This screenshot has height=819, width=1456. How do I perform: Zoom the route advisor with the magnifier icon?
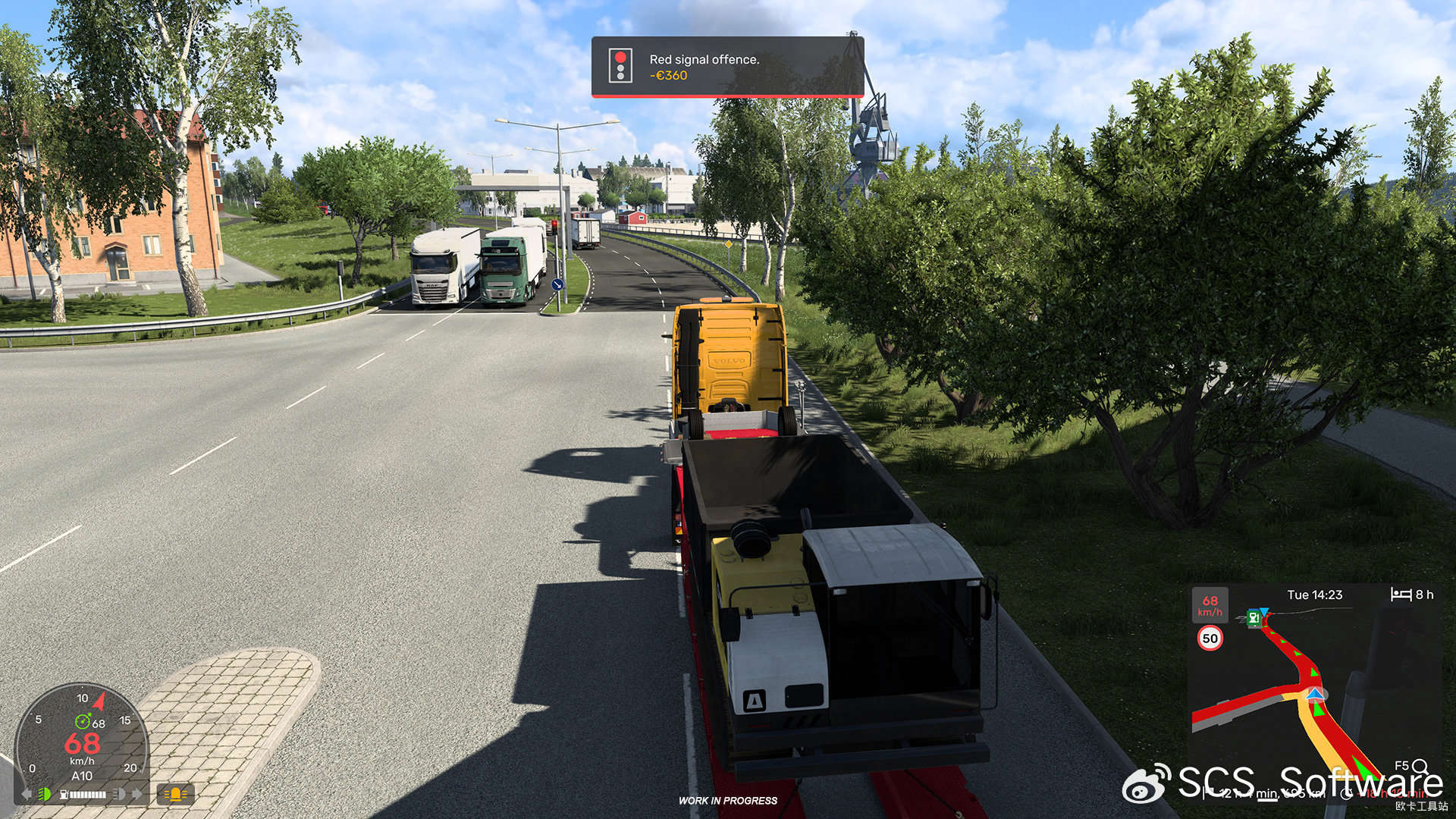[1420, 767]
